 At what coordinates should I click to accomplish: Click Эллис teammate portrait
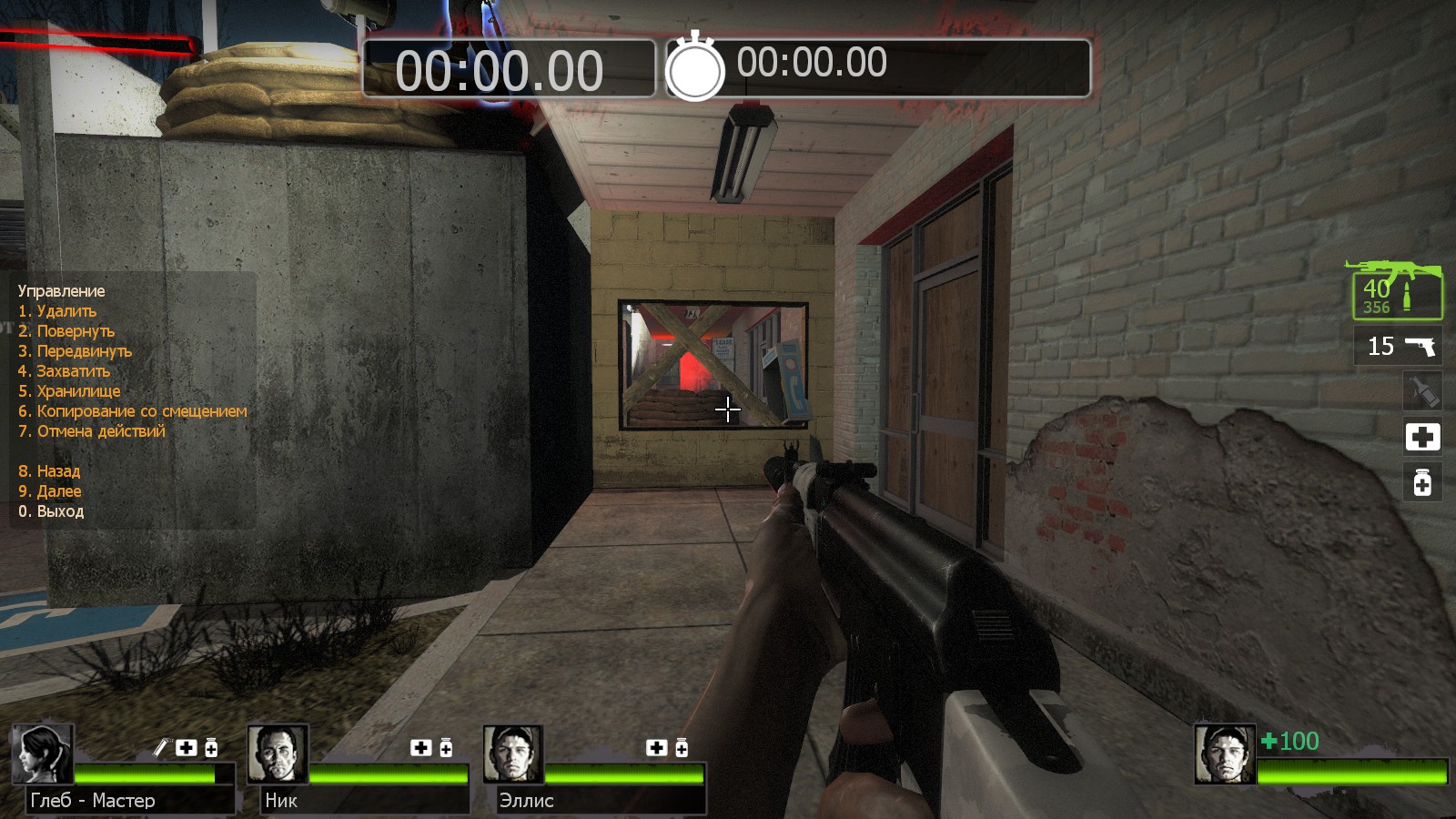tap(513, 753)
